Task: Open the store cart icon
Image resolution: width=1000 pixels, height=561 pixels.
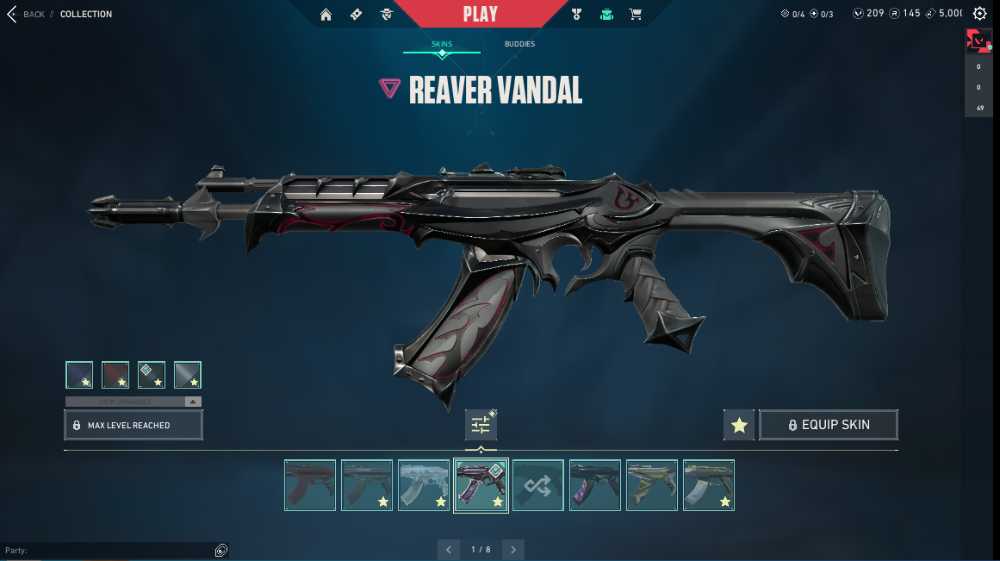Action: 635,14
